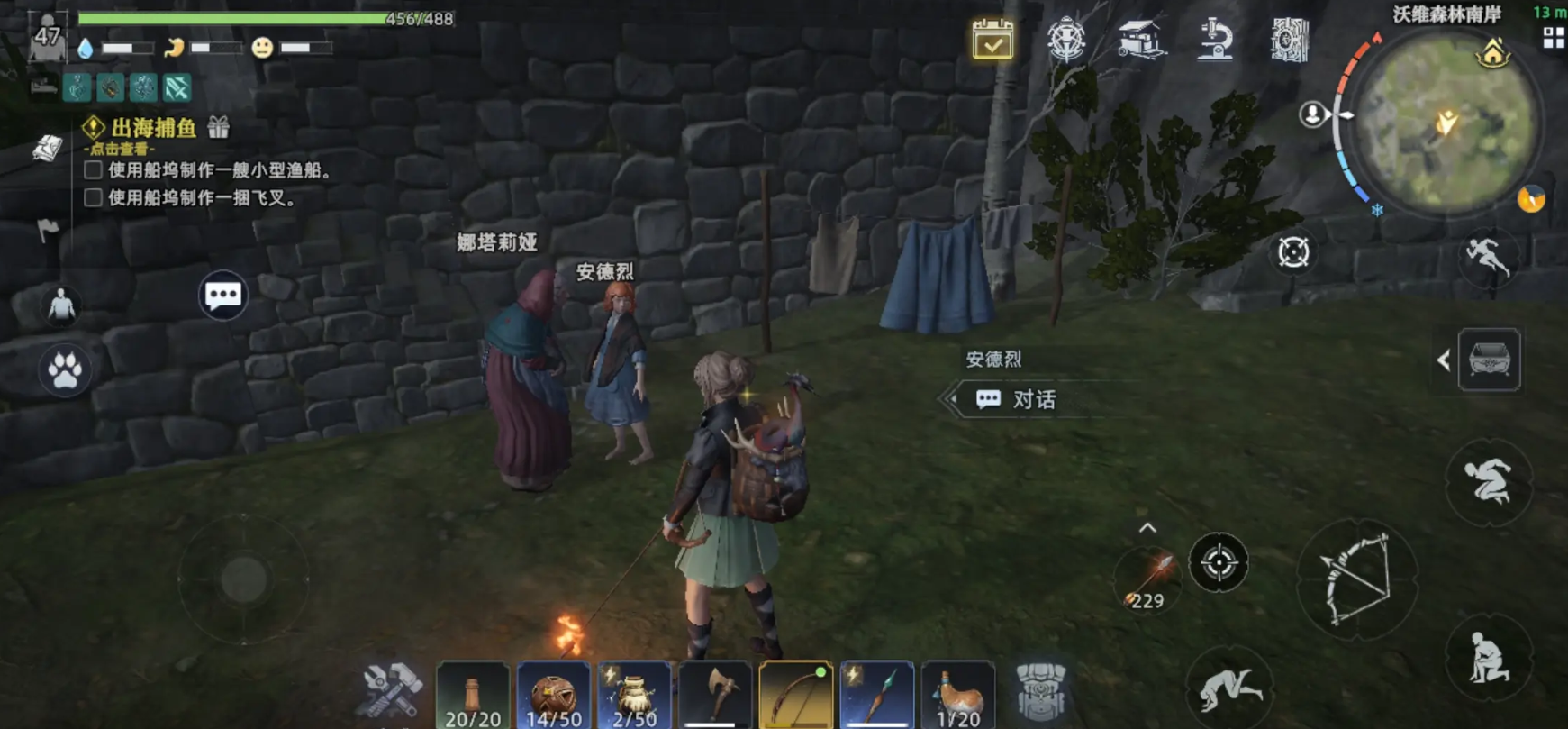Select the bow hotbar slot
1568x729 pixels.
click(796, 696)
